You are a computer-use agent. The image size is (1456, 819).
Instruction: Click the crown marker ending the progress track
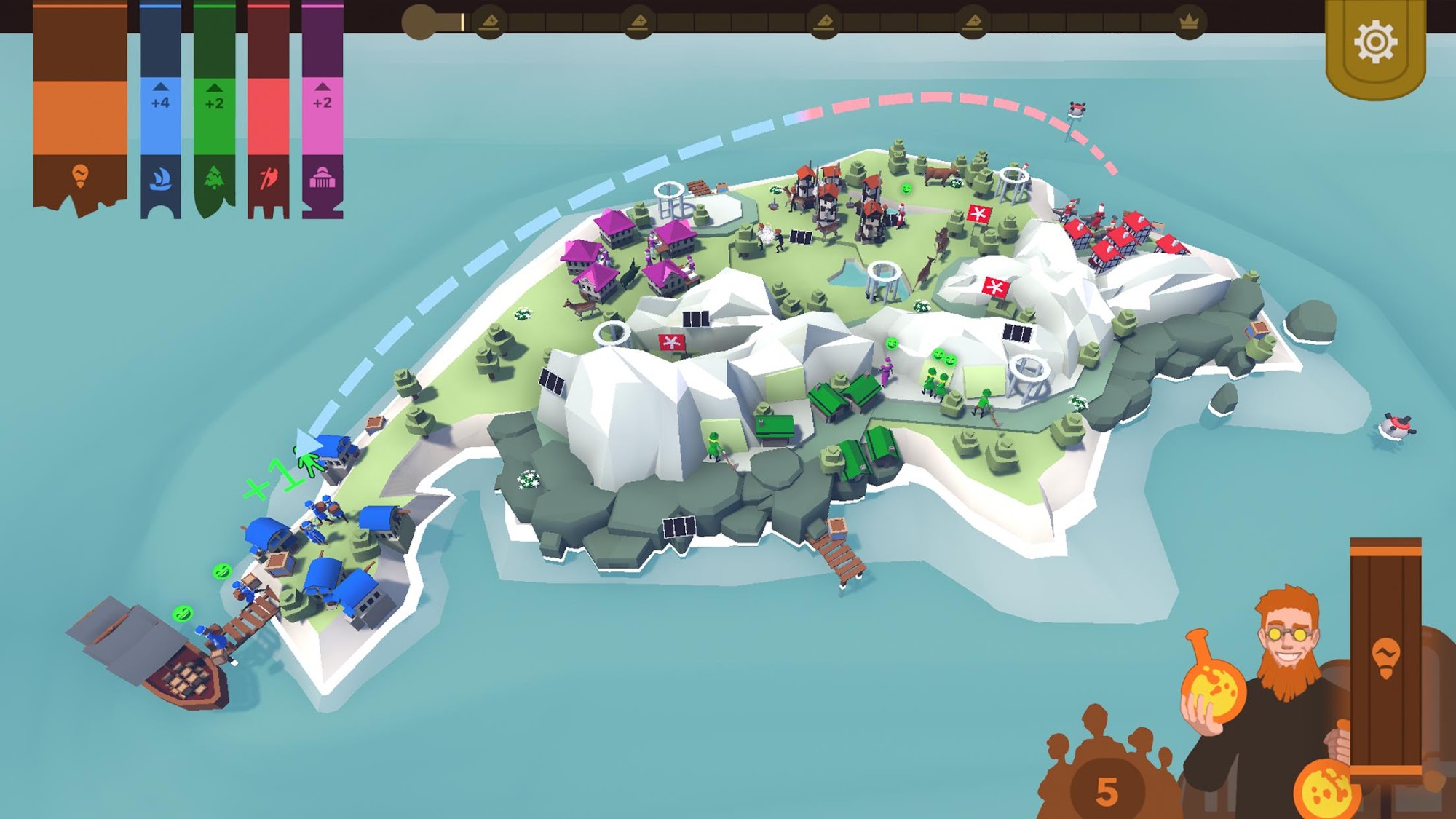[x=1189, y=23]
